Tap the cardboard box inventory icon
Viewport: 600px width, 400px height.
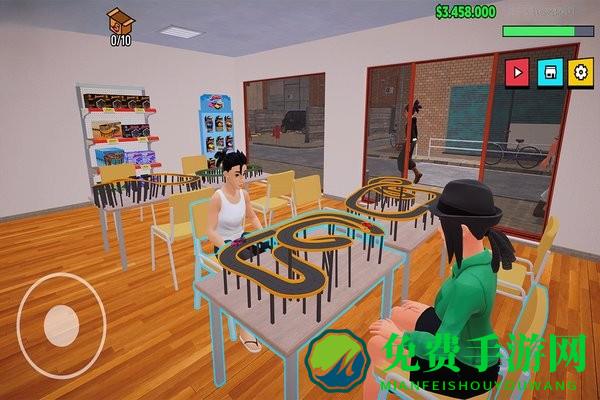[120, 20]
